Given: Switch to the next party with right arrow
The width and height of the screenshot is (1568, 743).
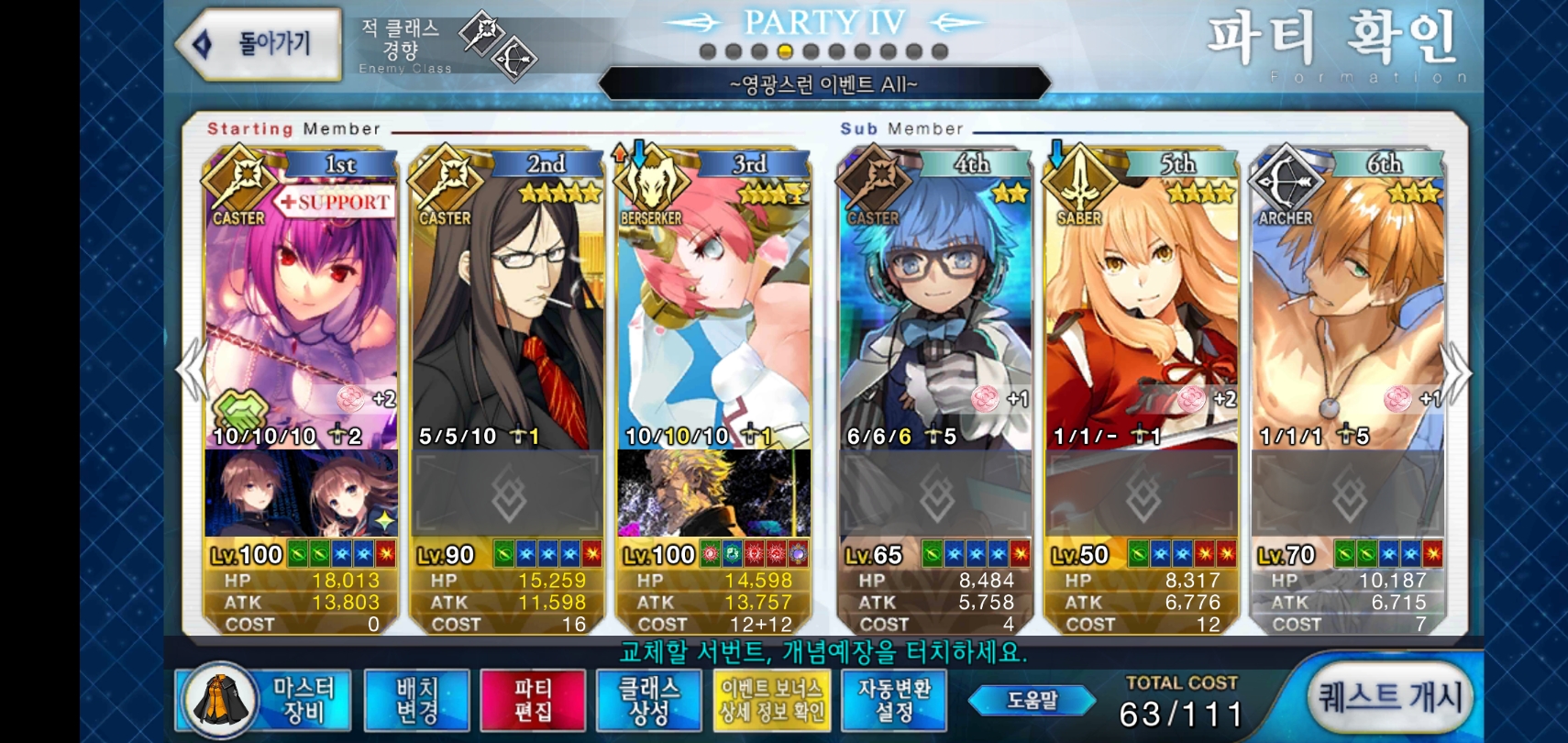Looking at the screenshot, I should tap(1457, 371).
